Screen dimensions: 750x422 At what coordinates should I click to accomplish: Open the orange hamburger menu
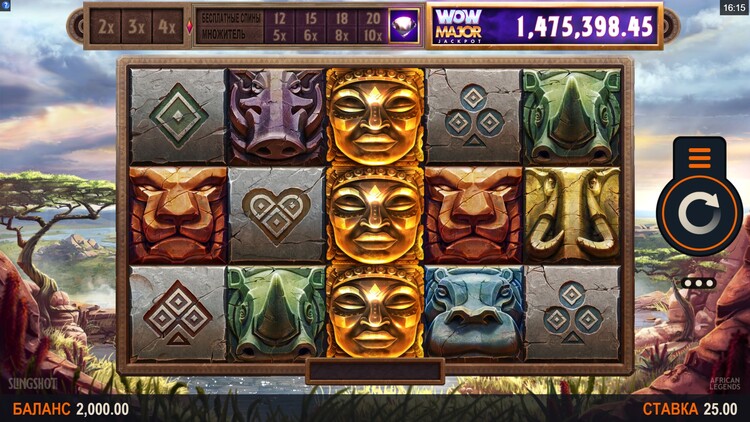point(699,158)
